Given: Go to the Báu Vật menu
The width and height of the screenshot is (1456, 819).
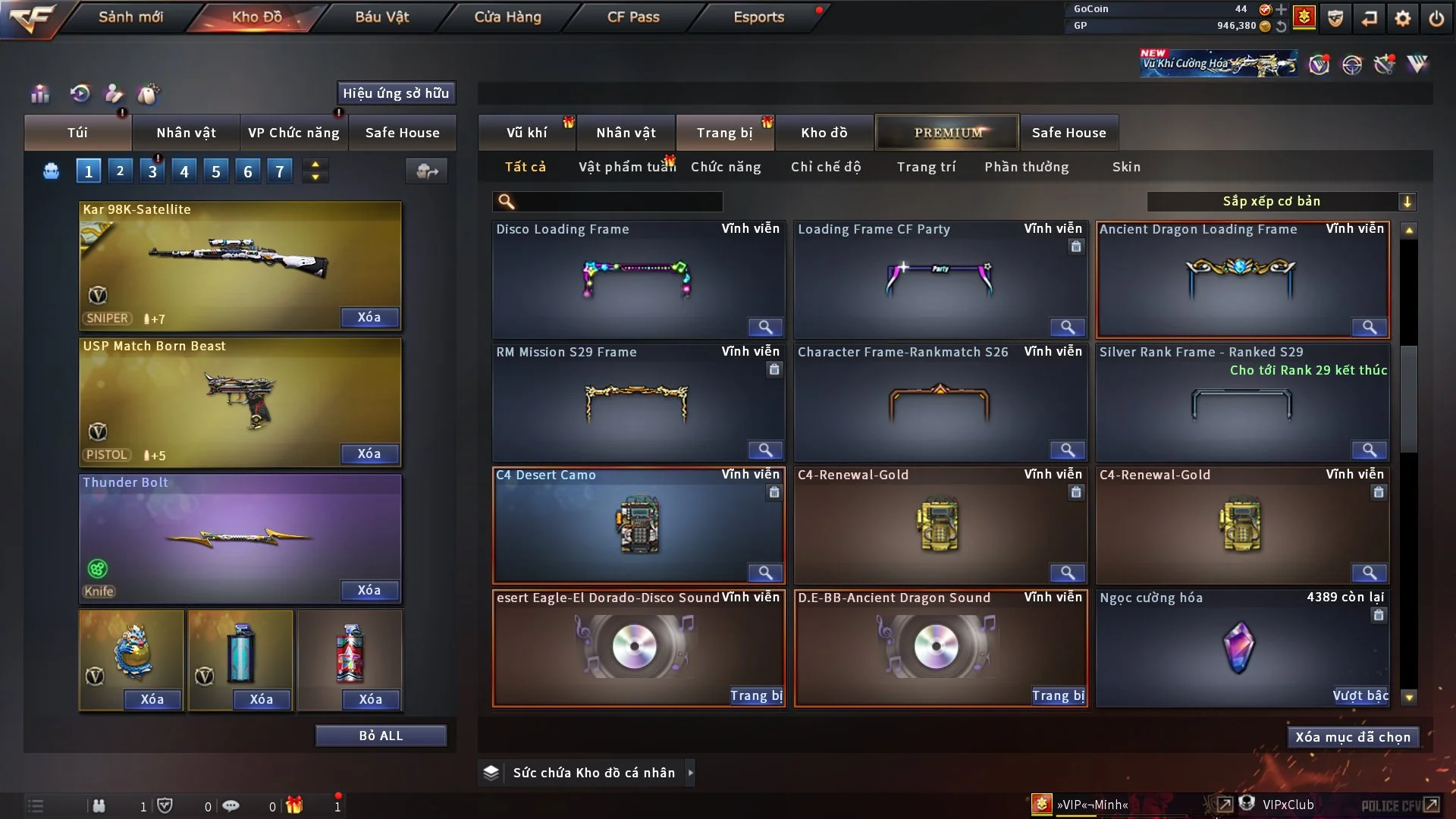Looking at the screenshot, I should coord(381,17).
